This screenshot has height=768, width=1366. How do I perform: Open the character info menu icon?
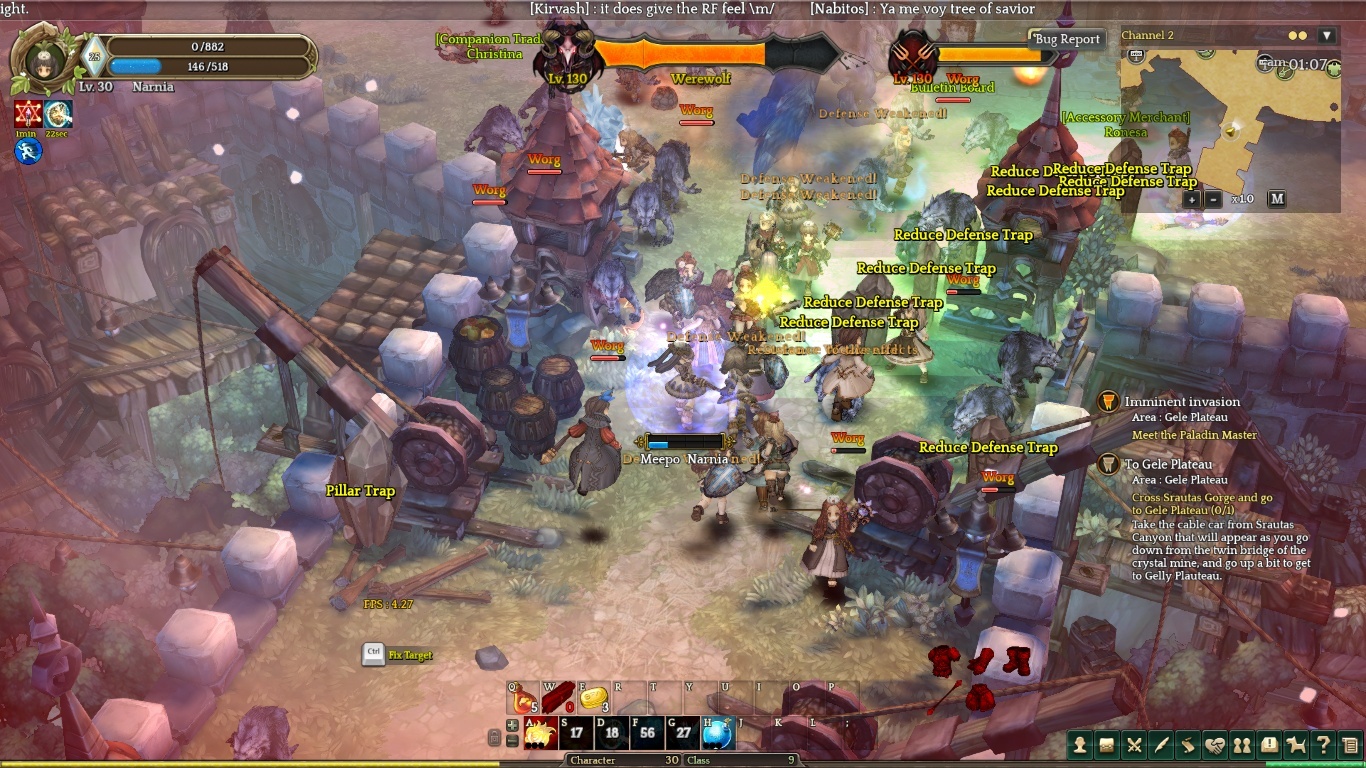[x=1080, y=744]
